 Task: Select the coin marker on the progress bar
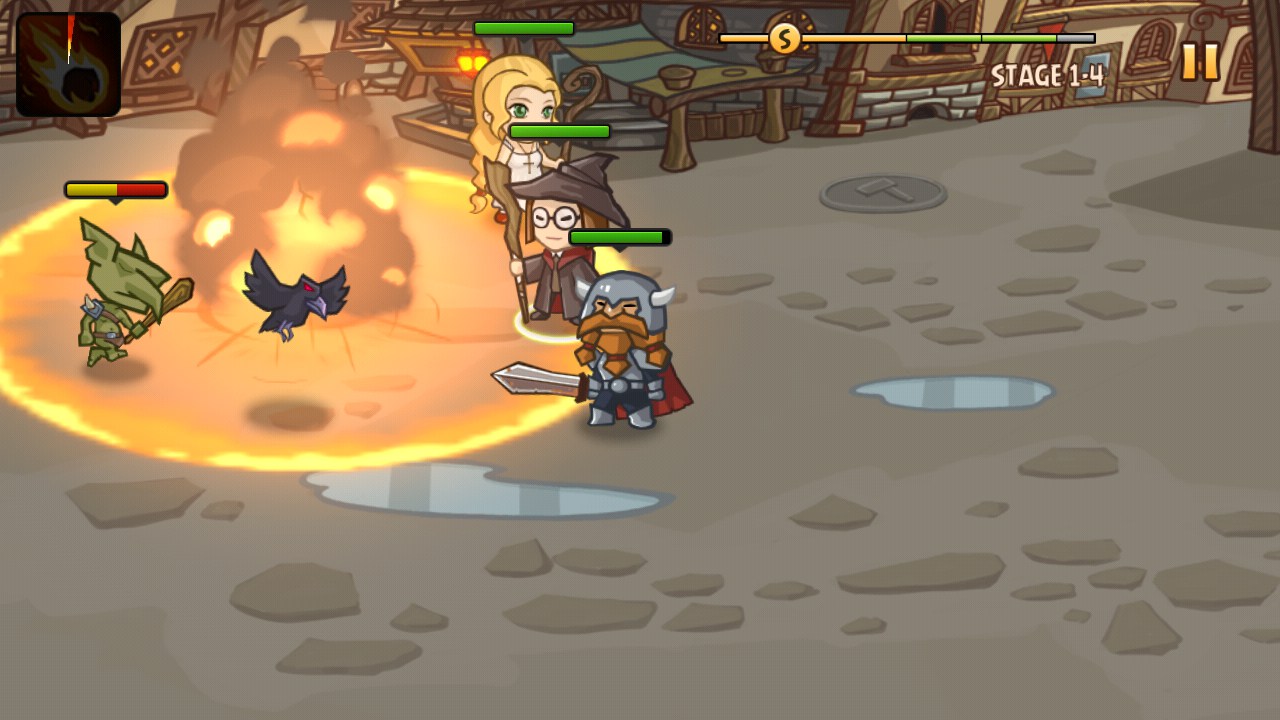click(x=783, y=38)
